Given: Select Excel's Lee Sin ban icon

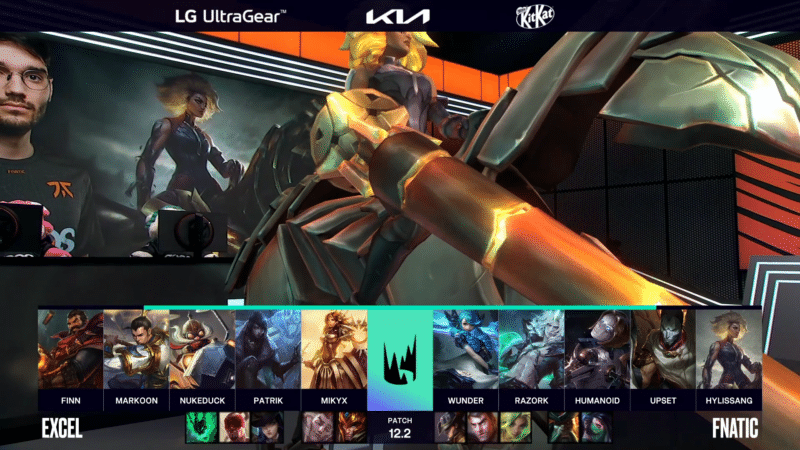Looking at the screenshot, I should coord(235,428).
